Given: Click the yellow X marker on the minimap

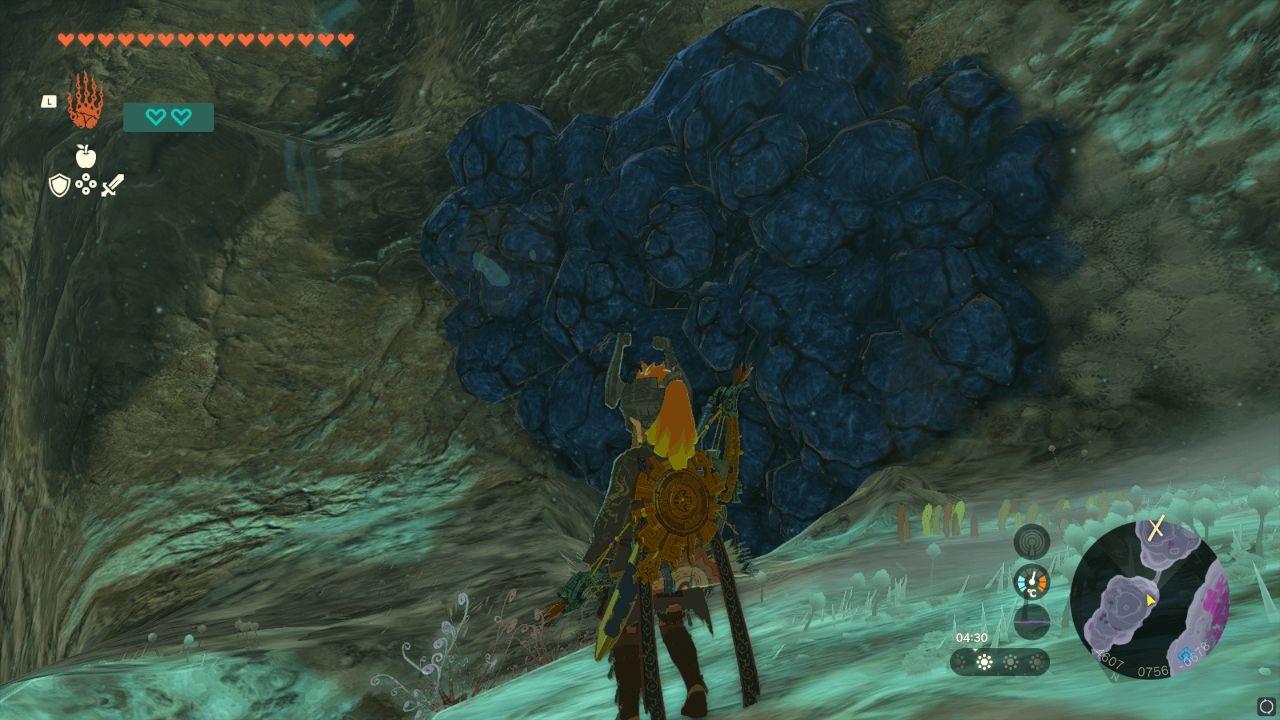Looking at the screenshot, I should 1156,528.
